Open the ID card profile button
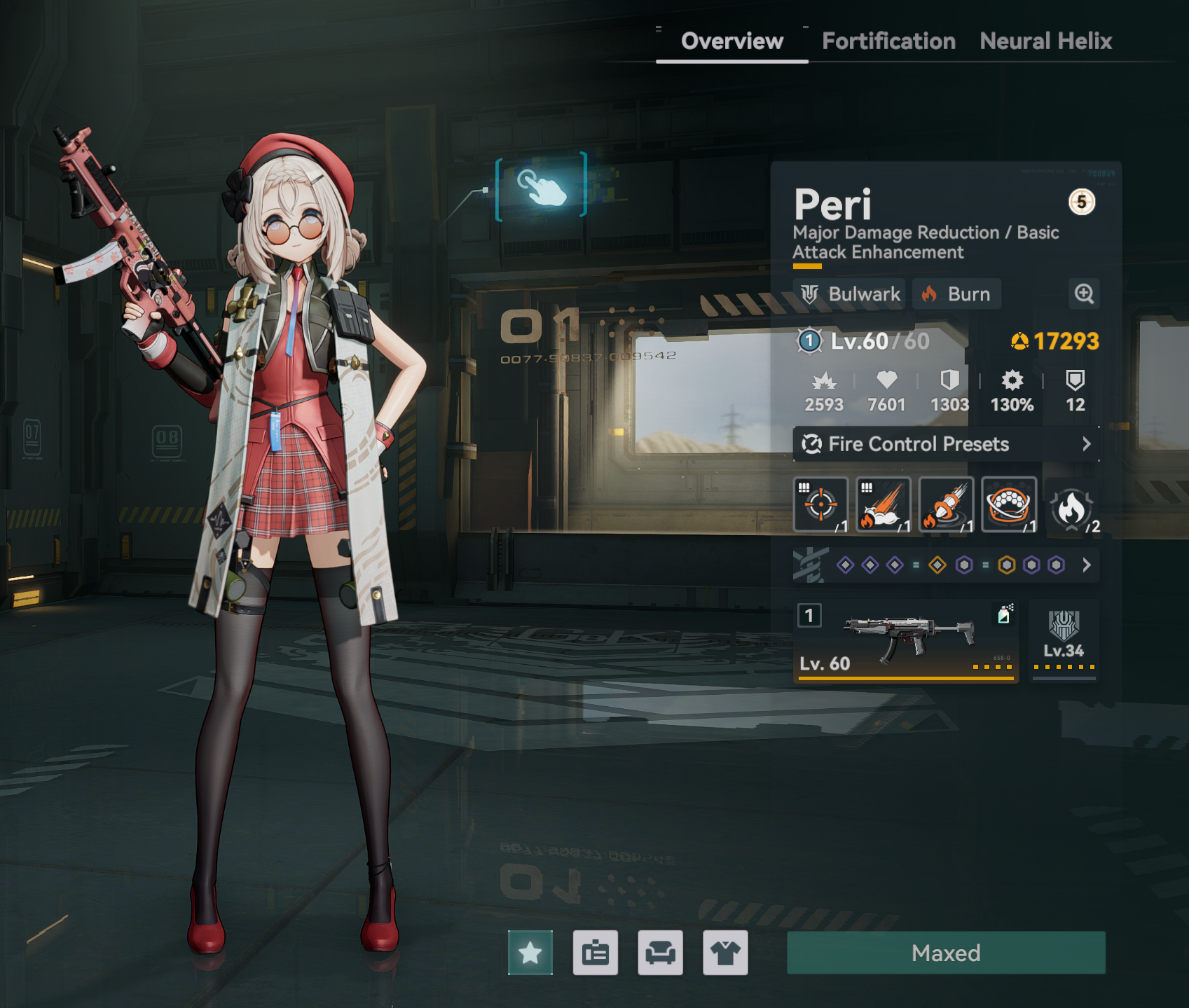1189x1008 pixels. (596, 953)
